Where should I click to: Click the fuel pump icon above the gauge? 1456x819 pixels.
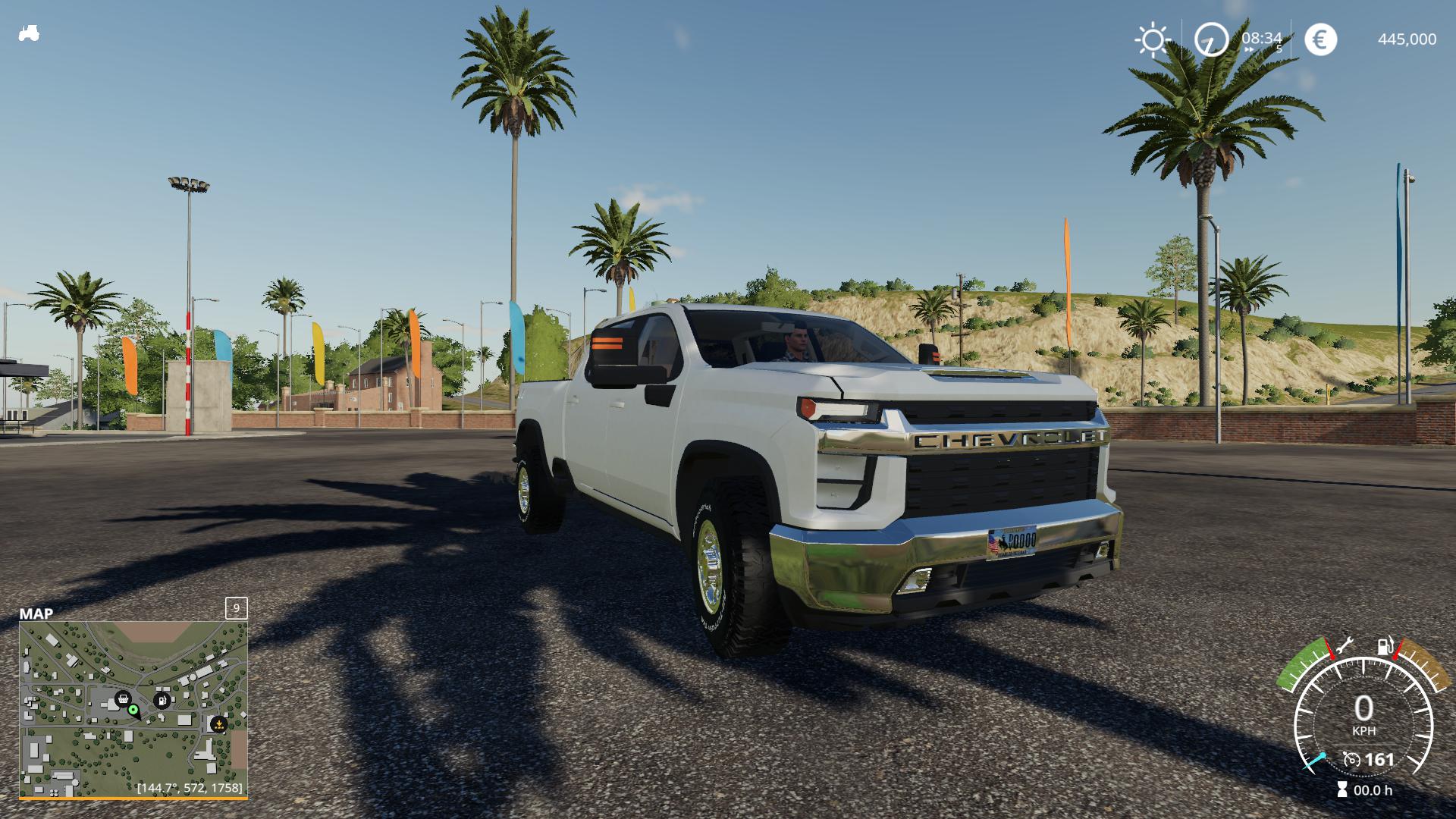click(x=1385, y=647)
